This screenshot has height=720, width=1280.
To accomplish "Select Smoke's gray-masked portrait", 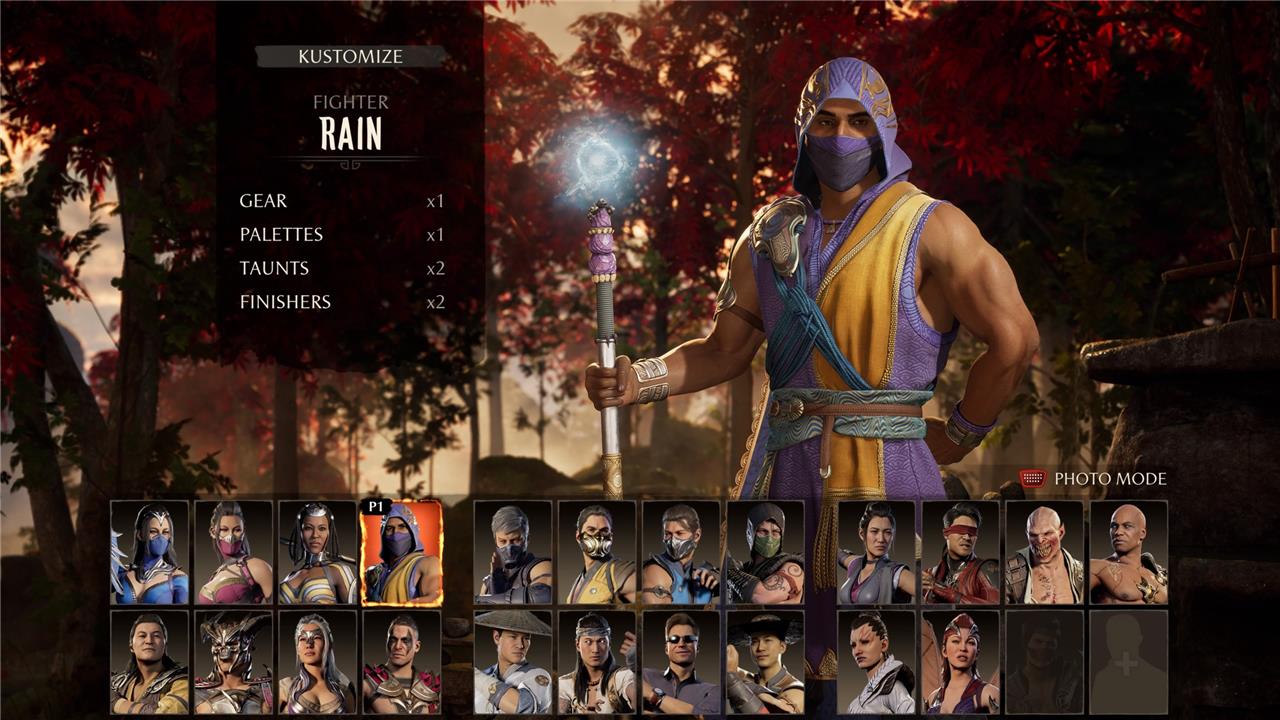I will (513, 552).
